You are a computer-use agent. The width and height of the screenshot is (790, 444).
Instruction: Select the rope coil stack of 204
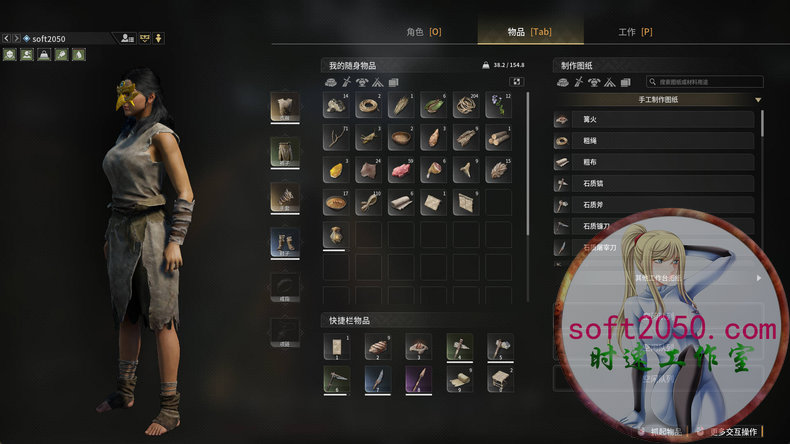[x=466, y=106]
